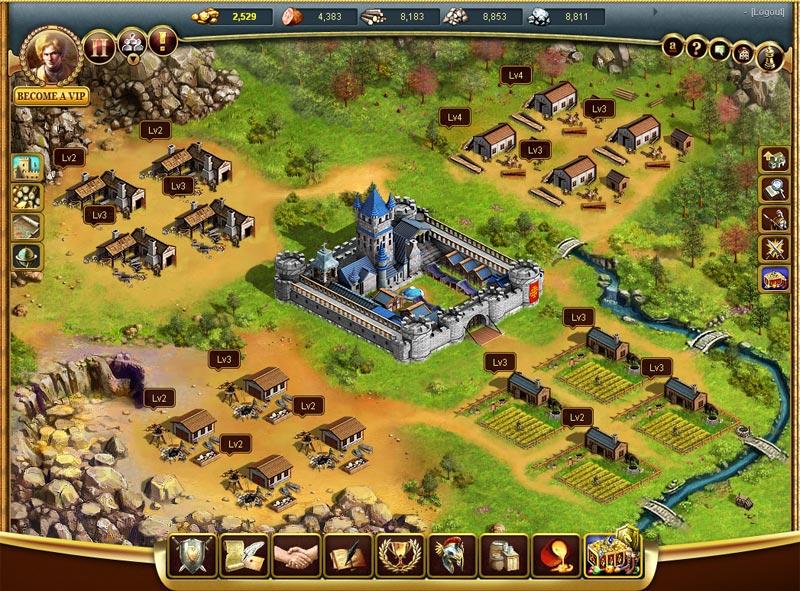Open the handshake alliance menu

coord(294,555)
